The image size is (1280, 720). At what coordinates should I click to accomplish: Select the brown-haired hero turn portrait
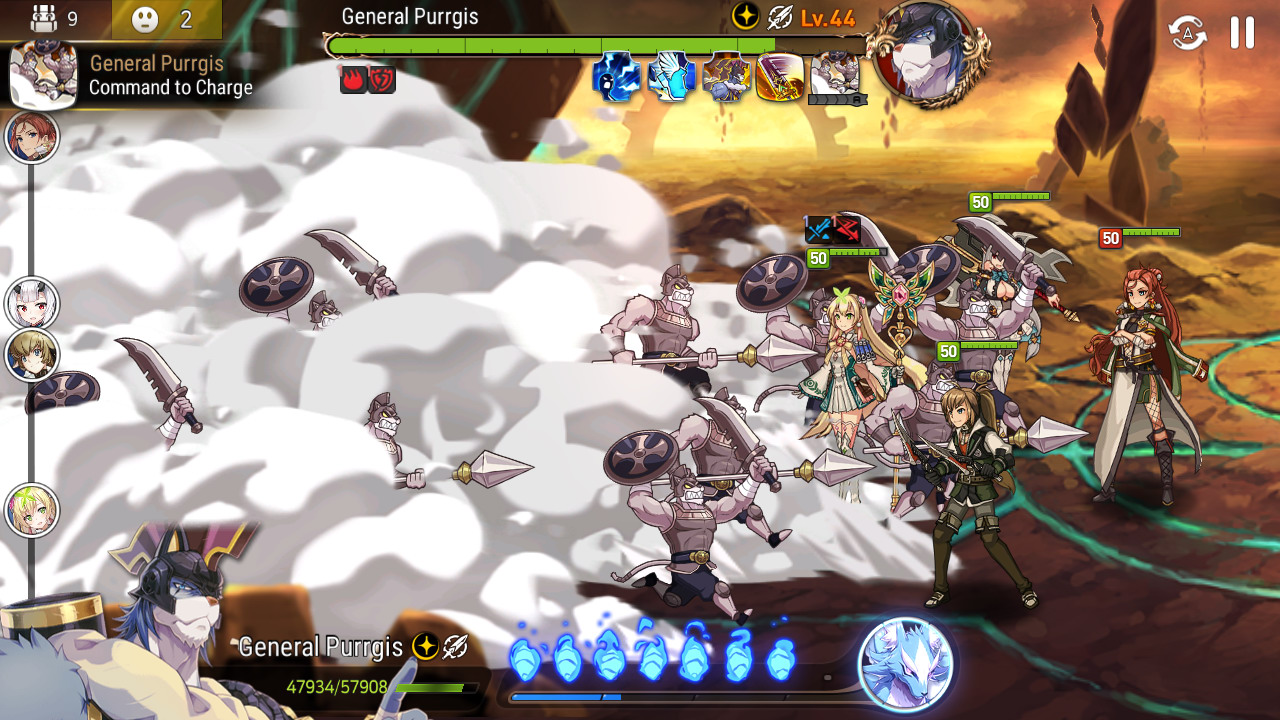[x=32, y=355]
